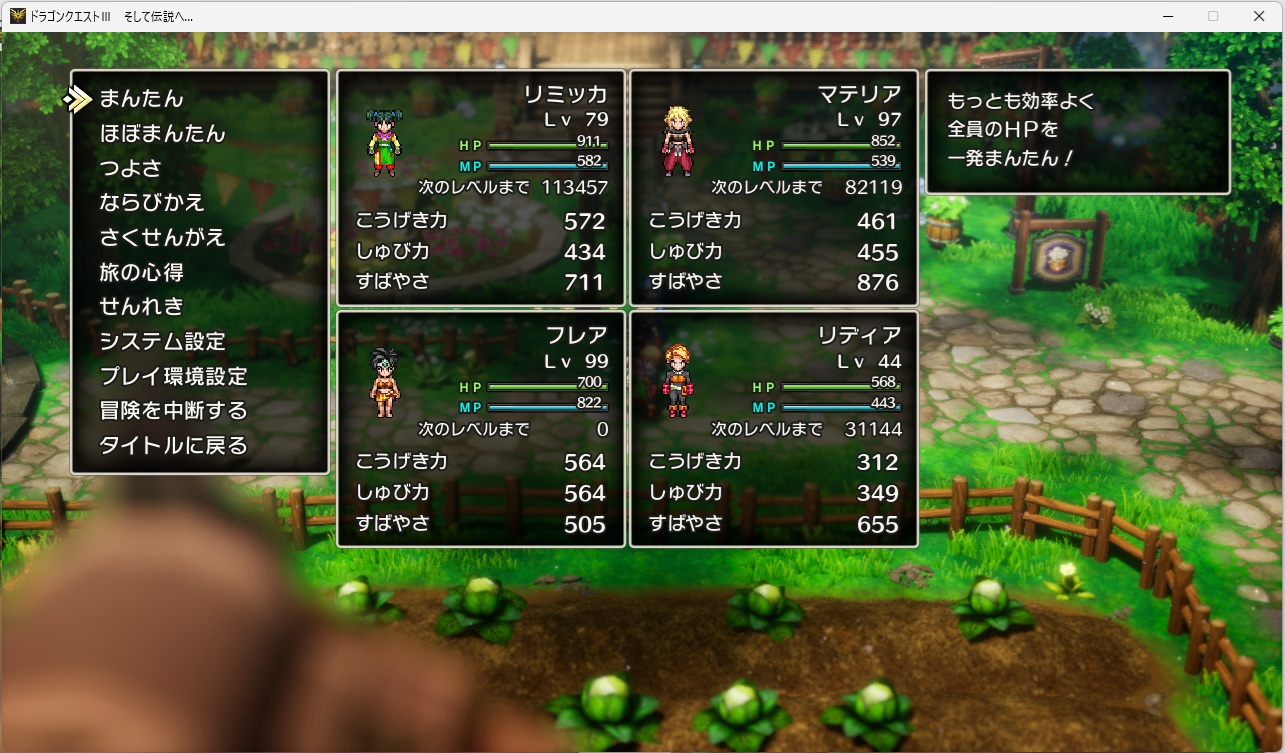This screenshot has width=1285, height=753.
Task: Select the せんれき record entry
Action: pos(141,306)
